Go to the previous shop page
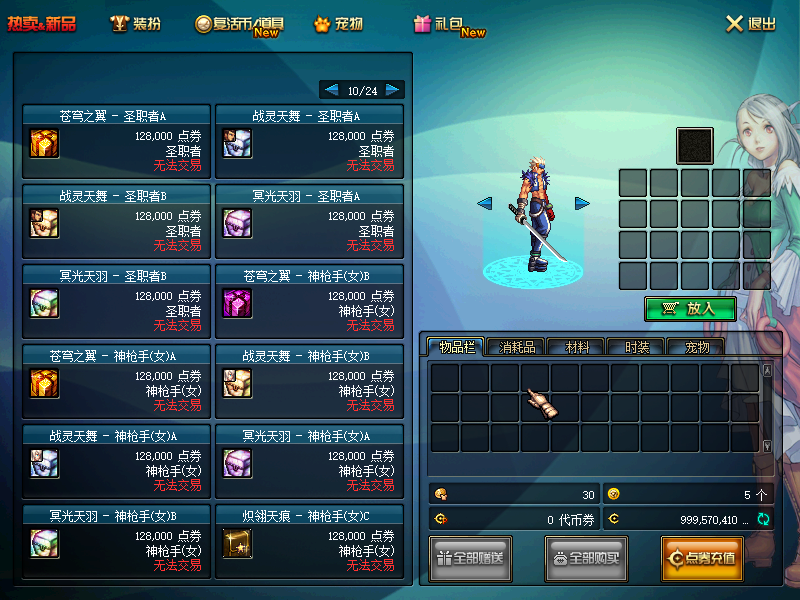Viewport: 800px width, 600px height. (x=329, y=90)
